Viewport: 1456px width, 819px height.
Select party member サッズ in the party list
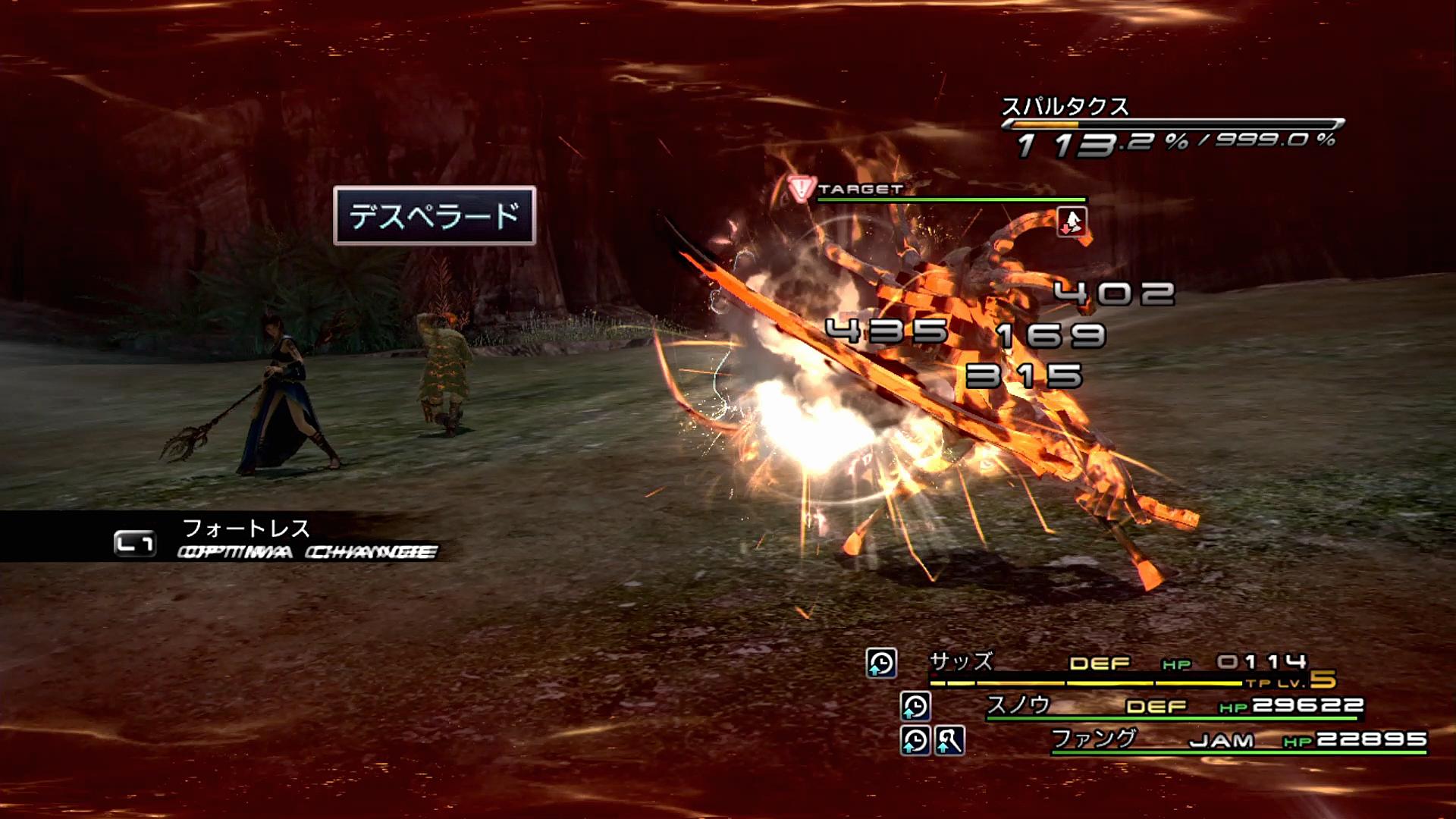tap(961, 662)
